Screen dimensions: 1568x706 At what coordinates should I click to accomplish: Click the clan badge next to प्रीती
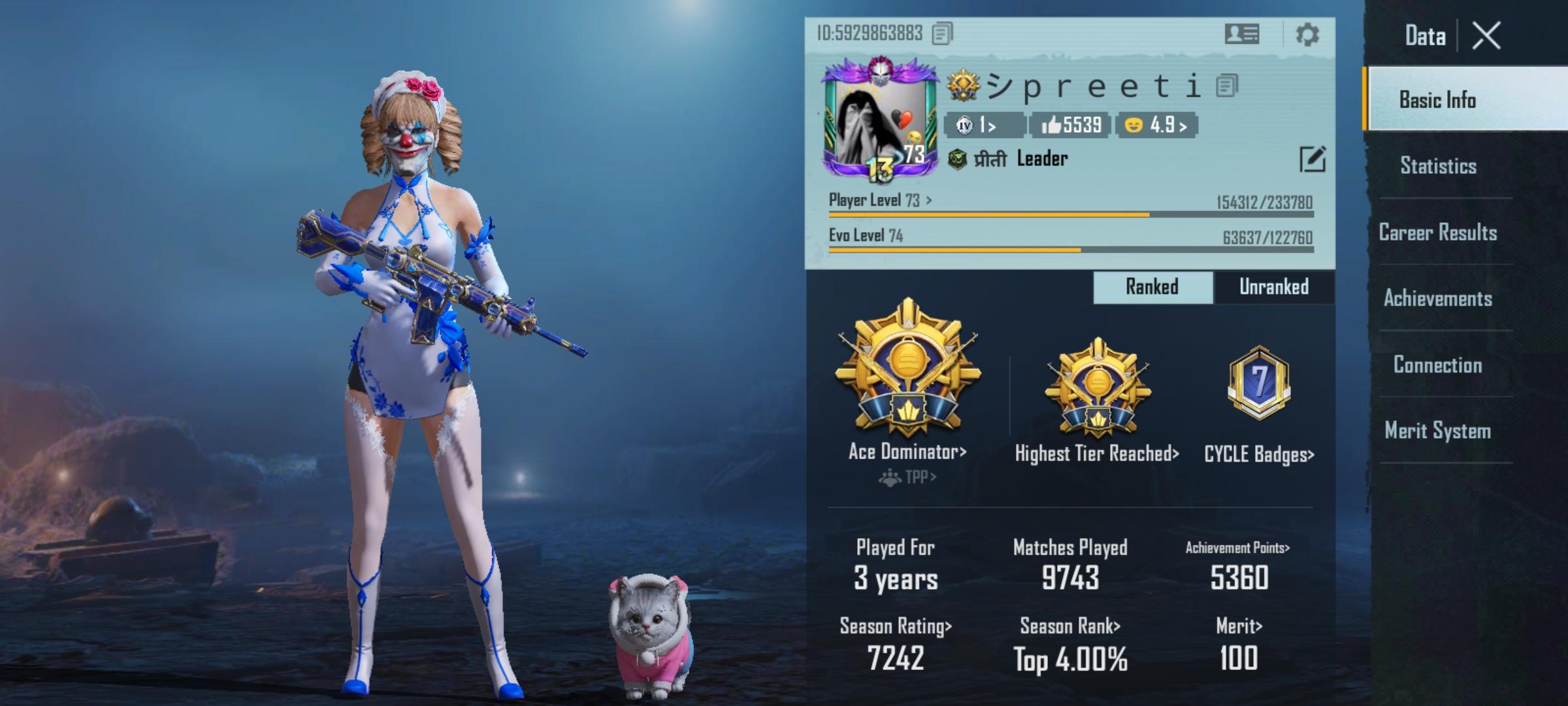coord(958,159)
